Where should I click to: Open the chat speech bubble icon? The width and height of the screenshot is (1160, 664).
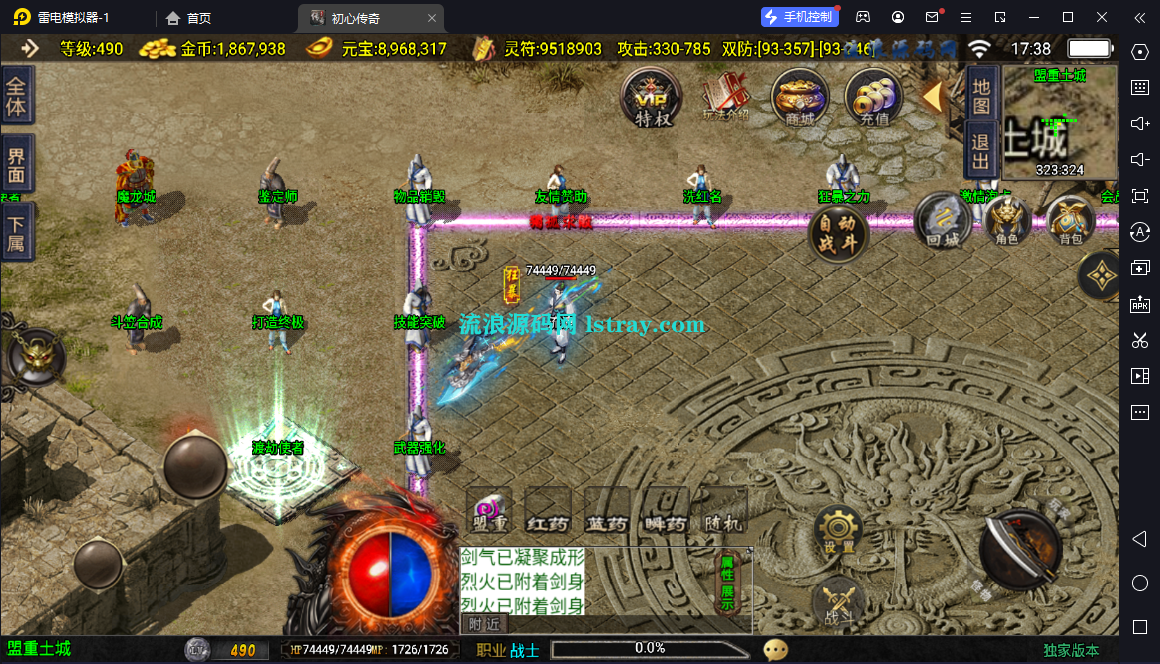(x=776, y=650)
